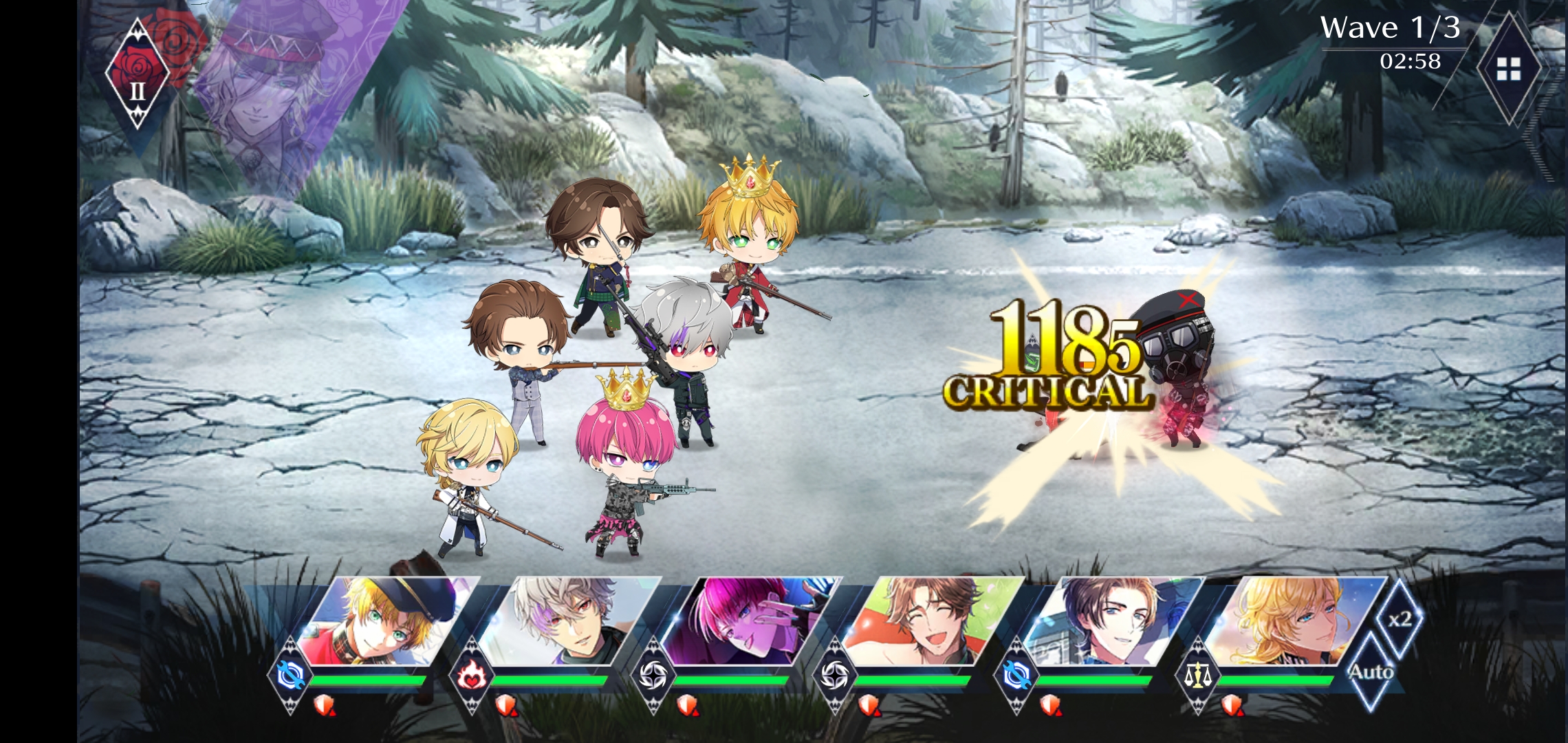Select the orange-haired character with cap portrait
1568x743 pixels.
pos(385,621)
